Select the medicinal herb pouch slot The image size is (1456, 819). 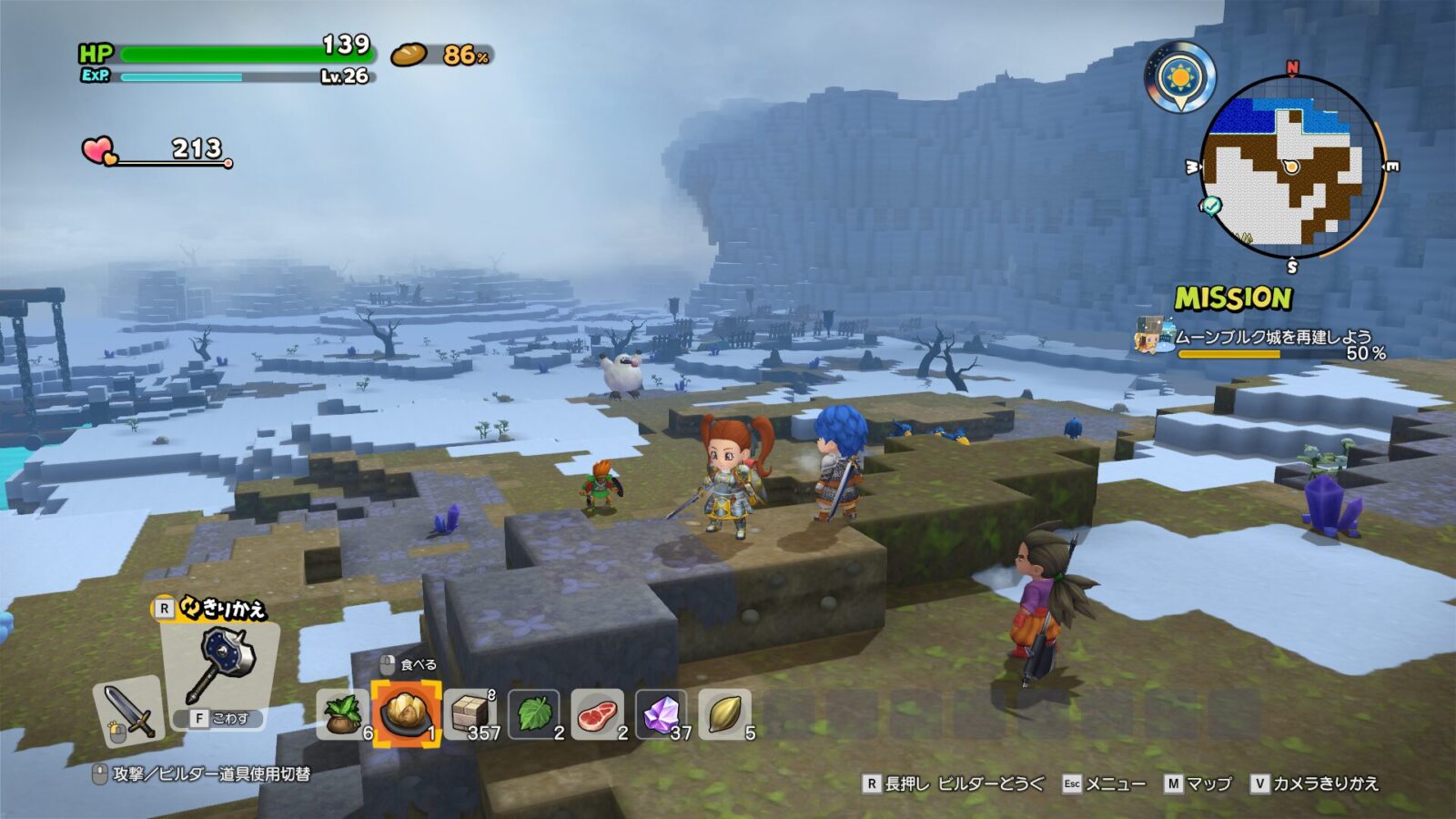coord(343,713)
